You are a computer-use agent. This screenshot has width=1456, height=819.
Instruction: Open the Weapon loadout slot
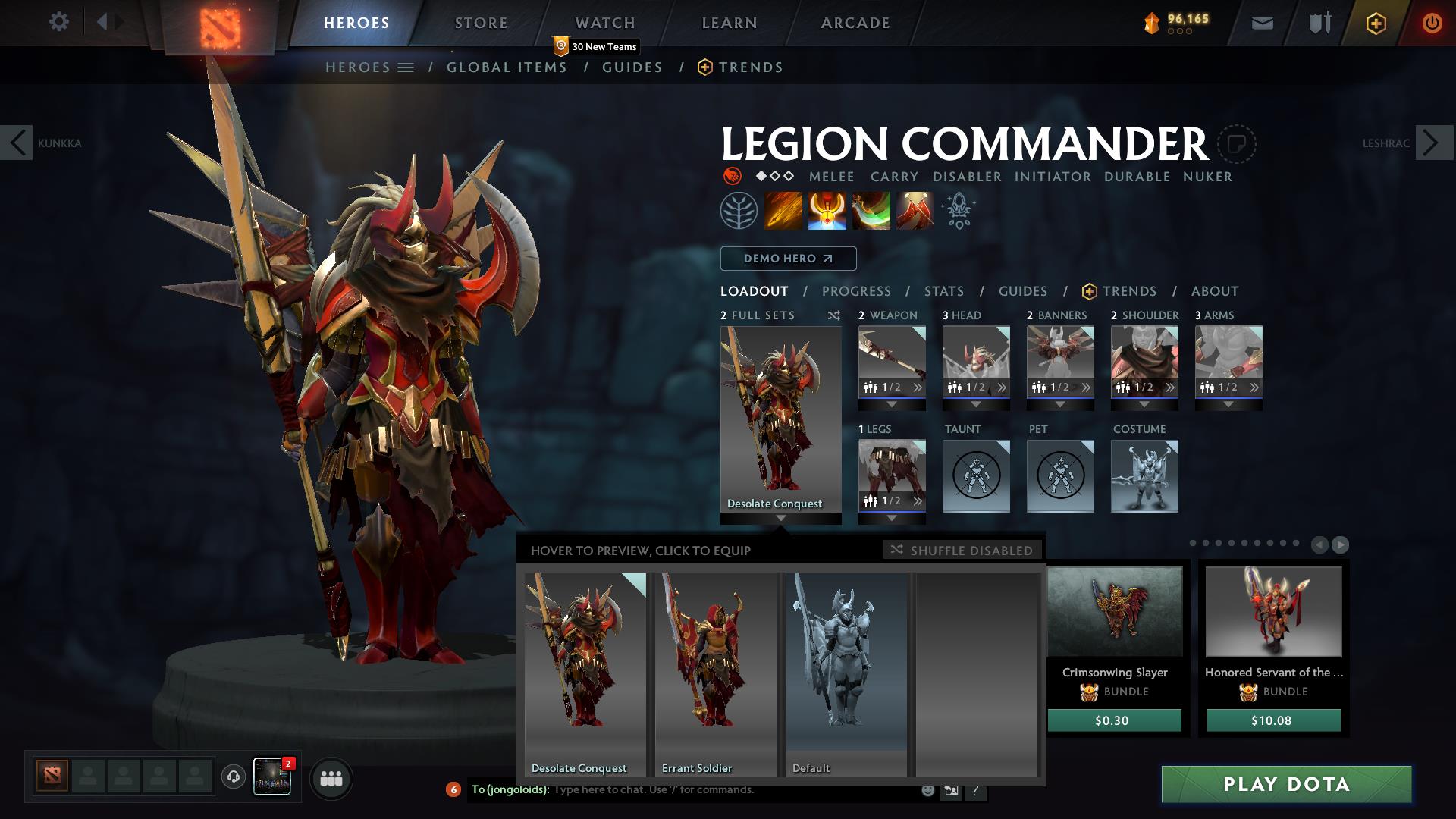892,362
